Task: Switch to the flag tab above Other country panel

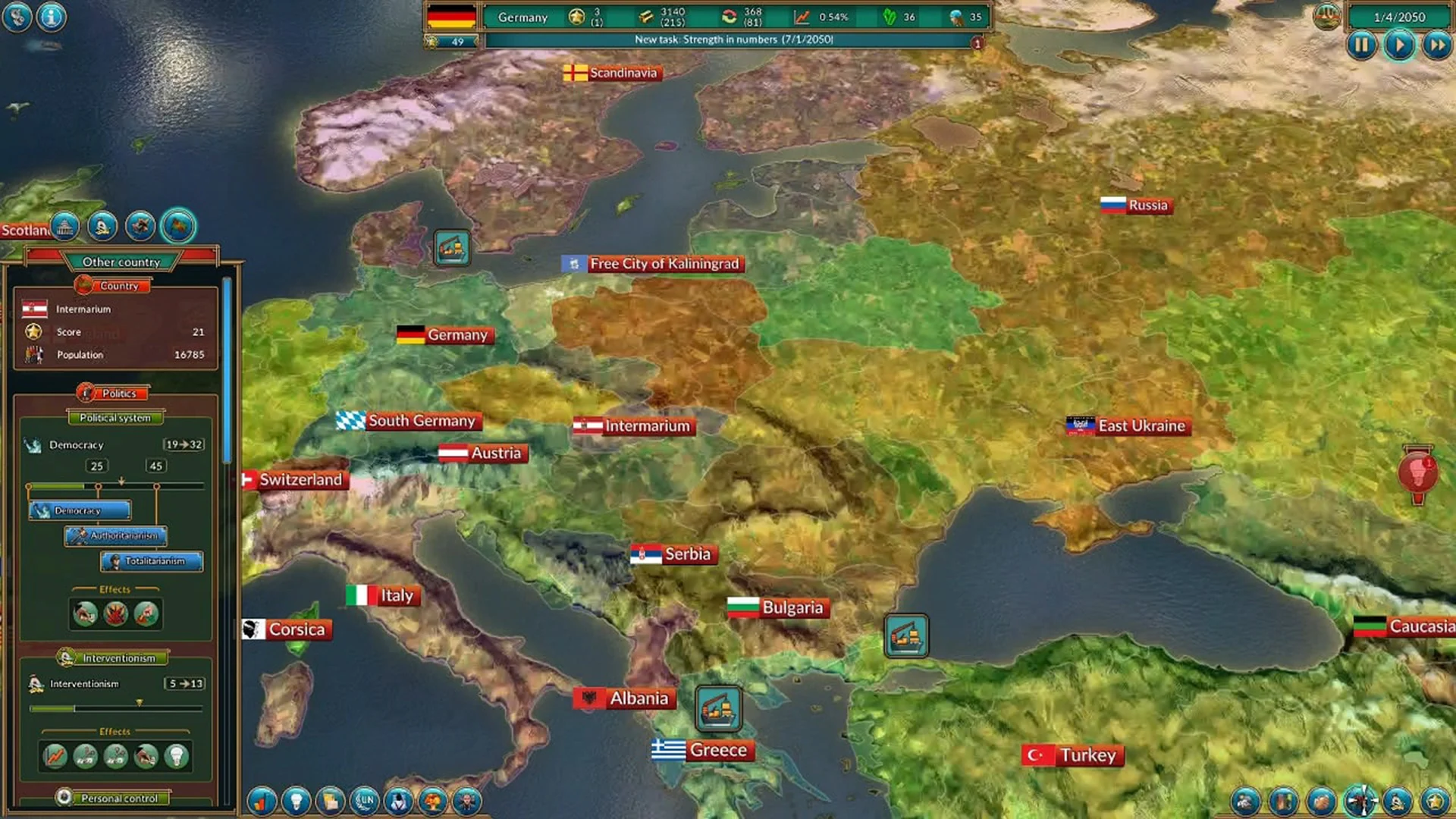Action: [178, 225]
